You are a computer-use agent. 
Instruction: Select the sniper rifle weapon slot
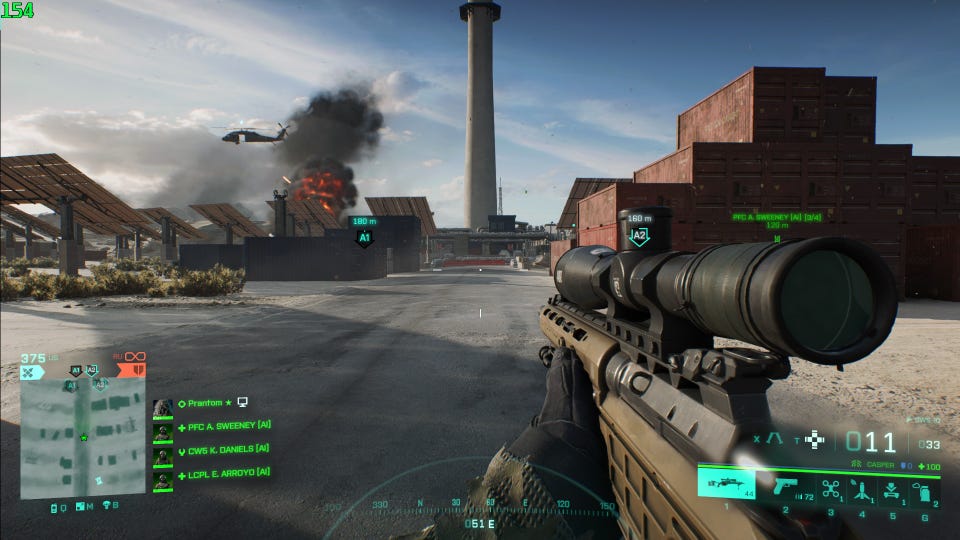coord(727,485)
